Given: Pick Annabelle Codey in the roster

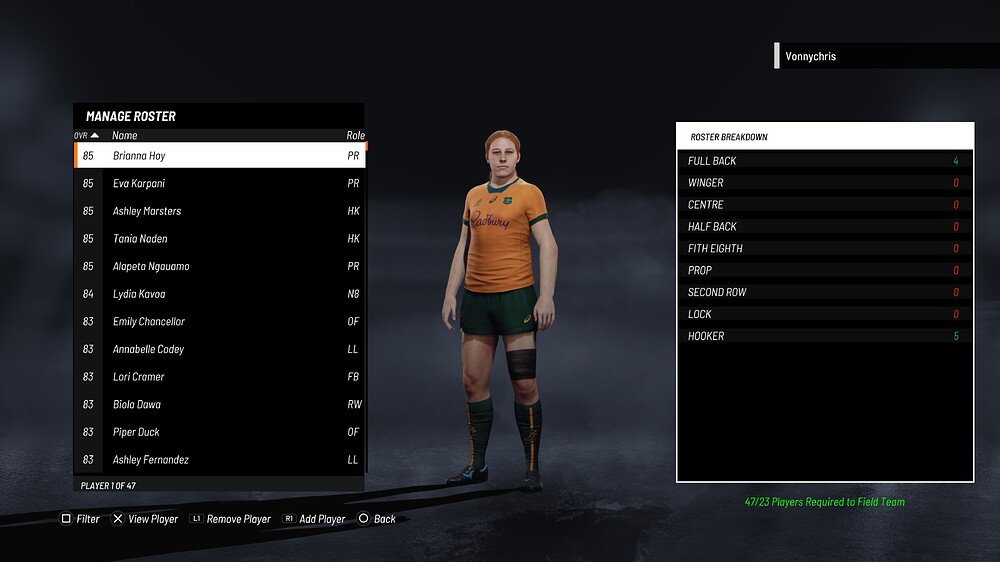Looking at the screenshot, I should point(219,349).
